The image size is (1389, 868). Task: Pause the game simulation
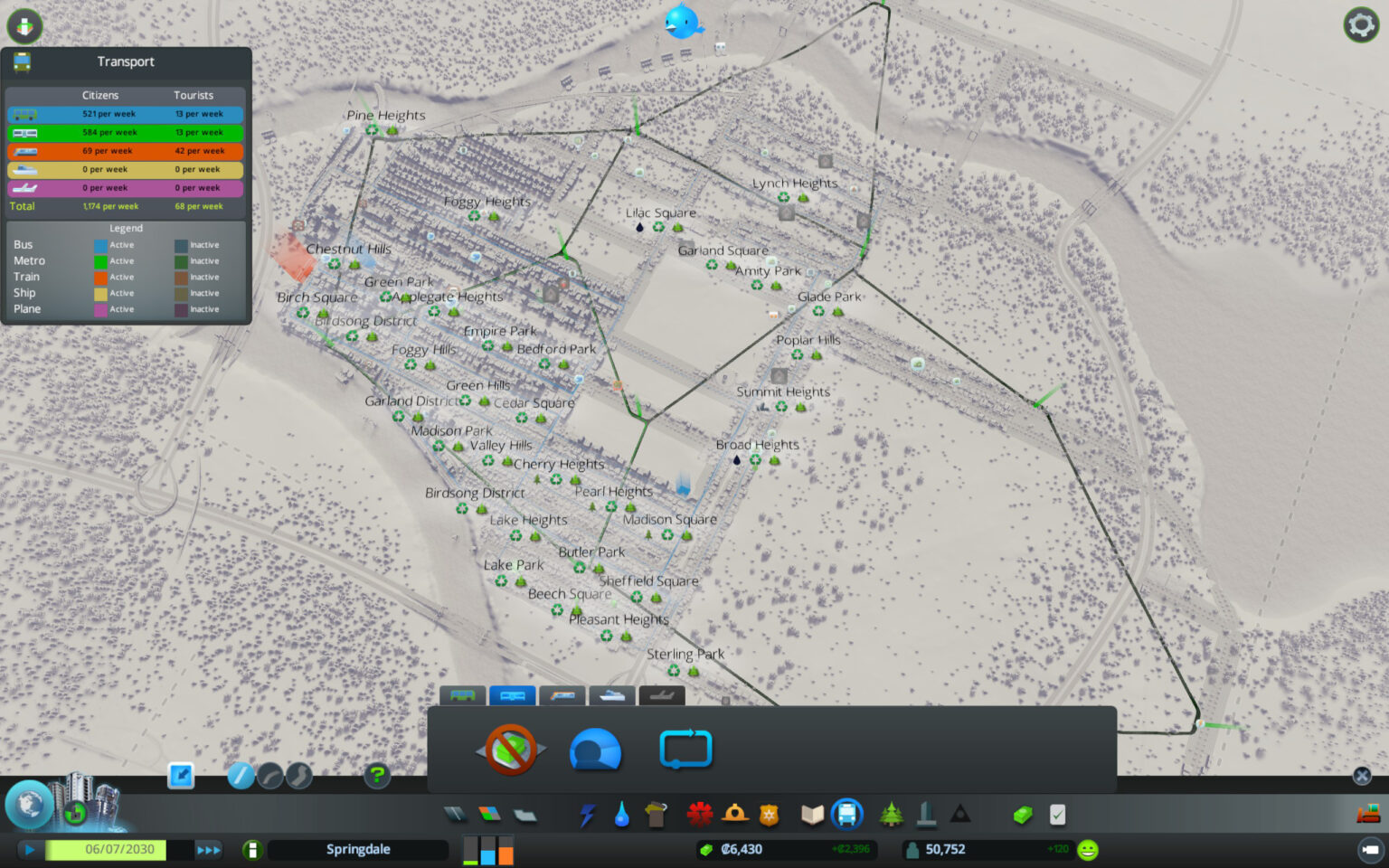30,850
